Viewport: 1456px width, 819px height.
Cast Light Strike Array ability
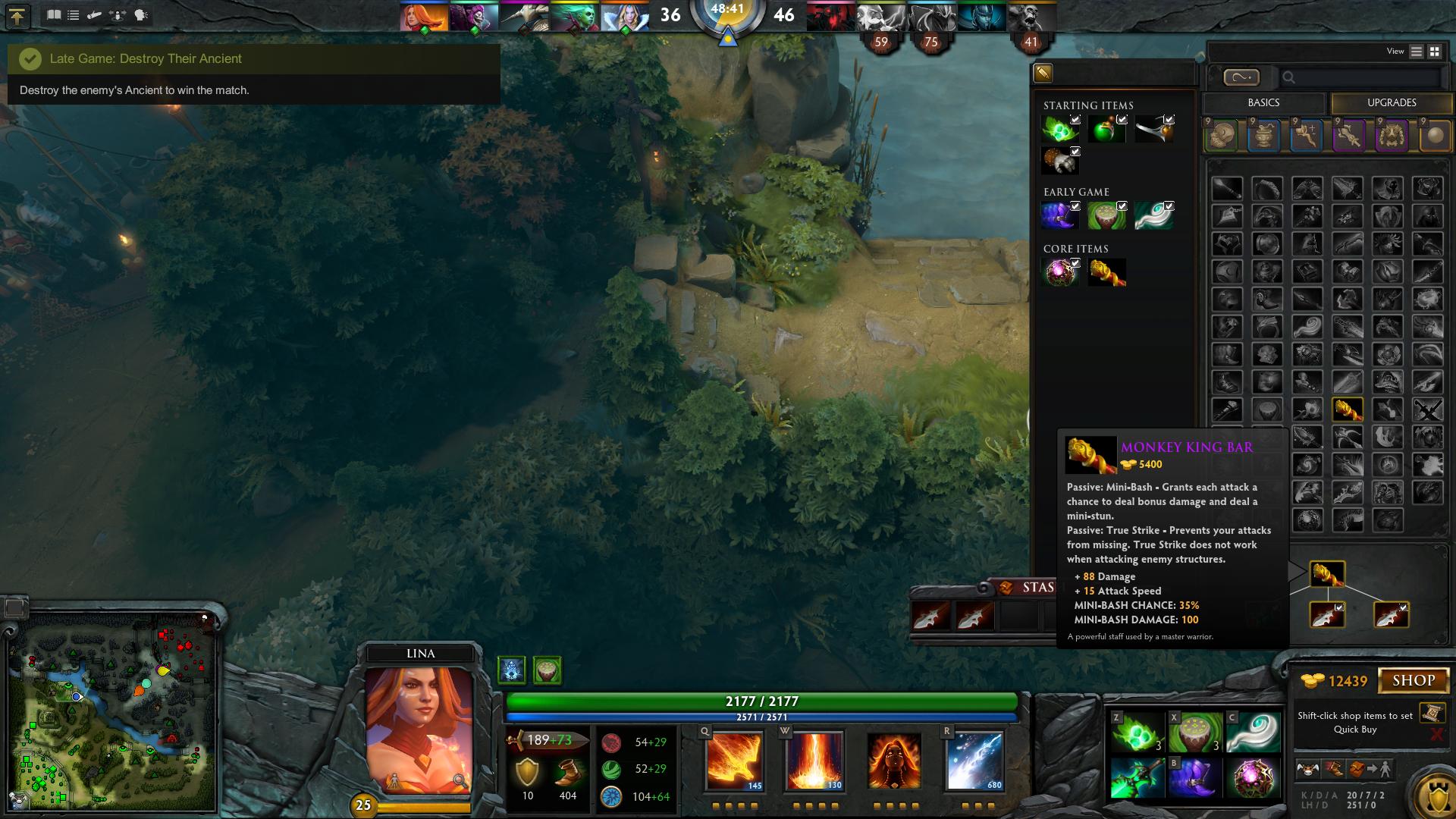click(814, 761)
